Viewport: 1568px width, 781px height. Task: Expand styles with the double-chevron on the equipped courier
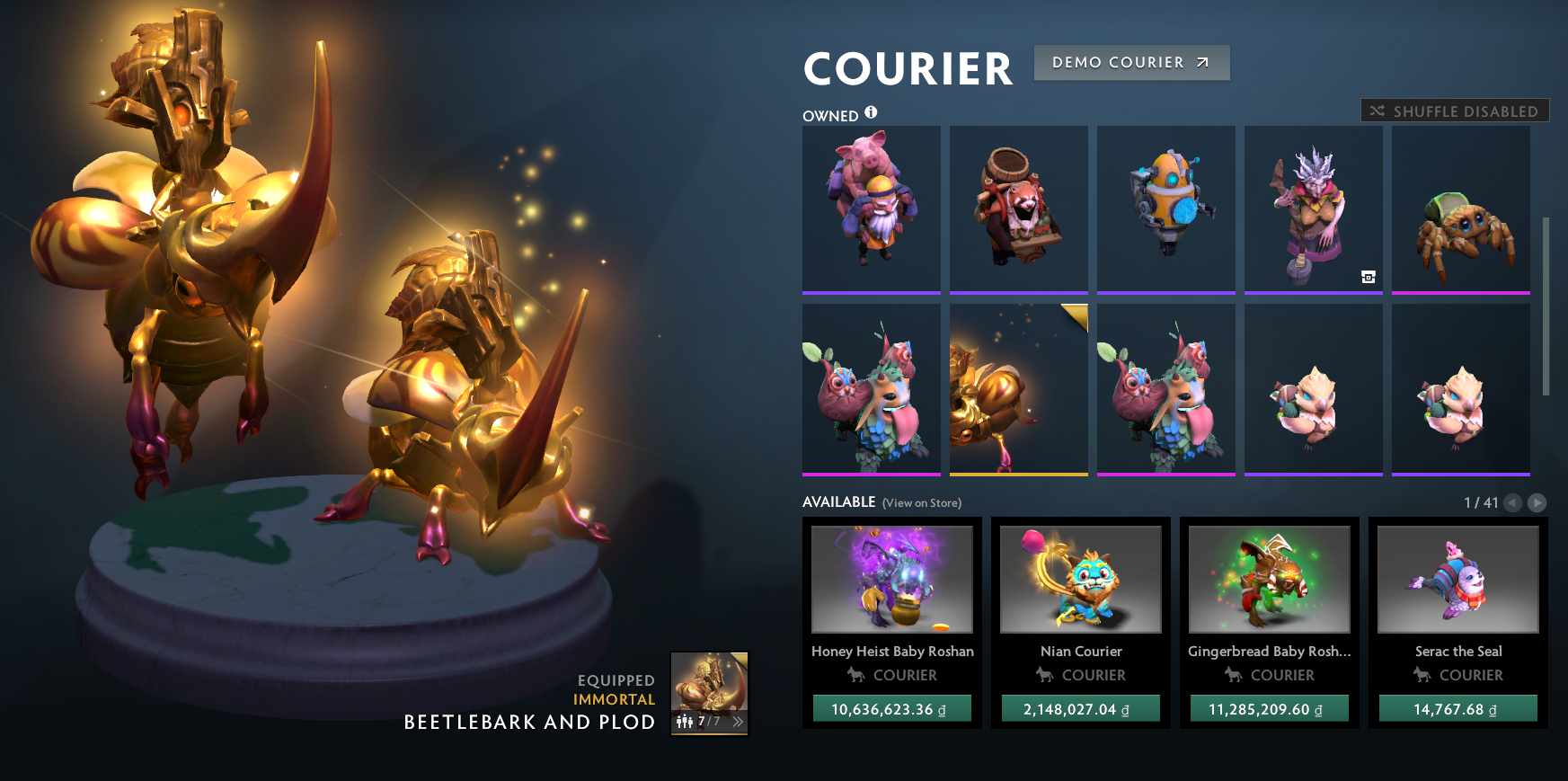(737, 720)
